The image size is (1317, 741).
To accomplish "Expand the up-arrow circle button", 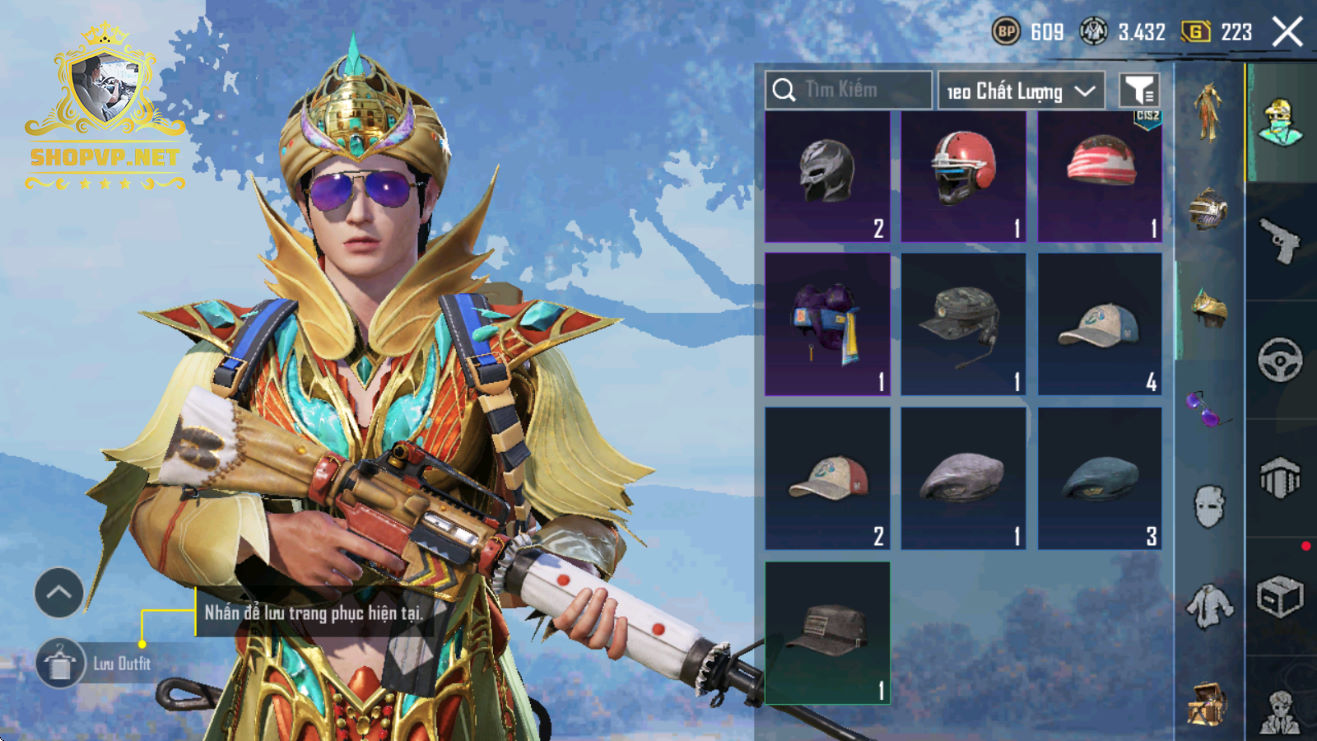I will (x=59, y=594).
